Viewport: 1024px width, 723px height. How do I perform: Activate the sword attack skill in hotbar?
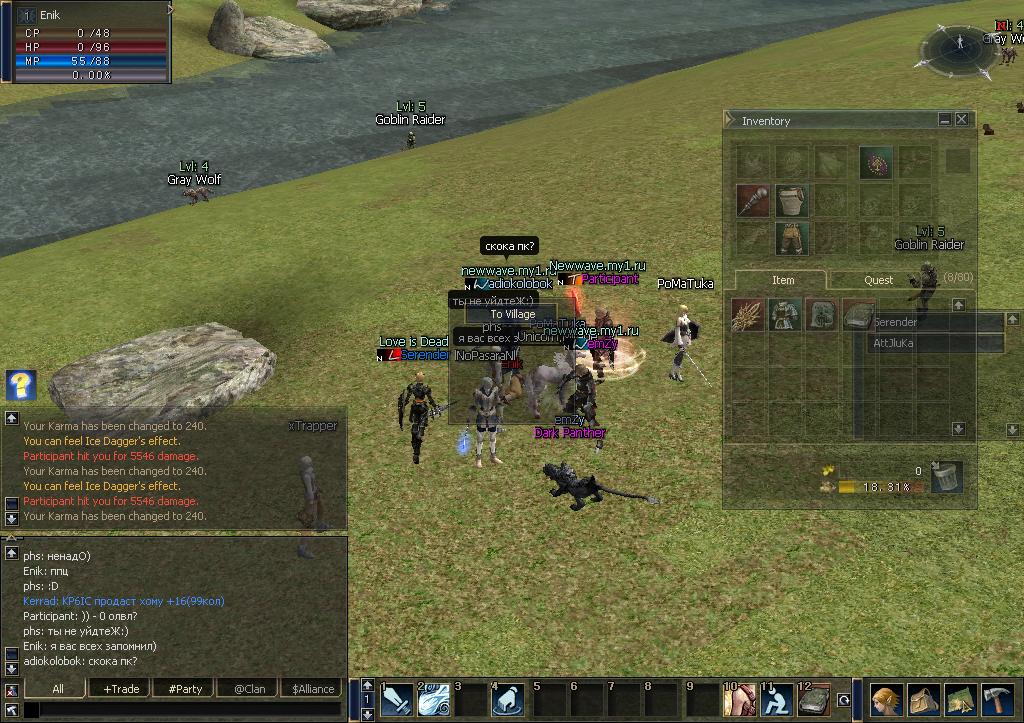click(397, 699)
